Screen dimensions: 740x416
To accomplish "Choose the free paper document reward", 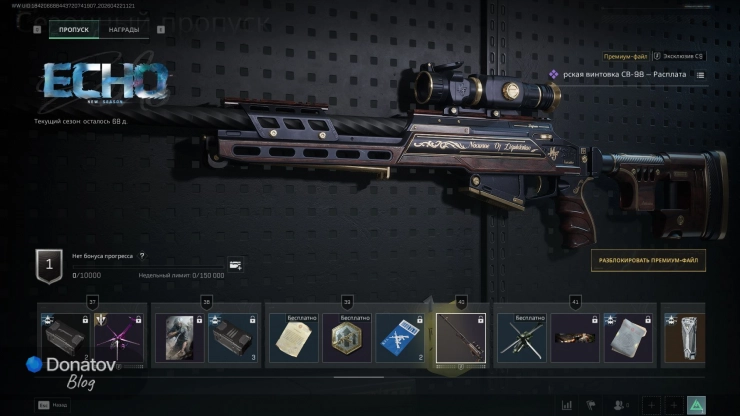I will pos(293,337).
